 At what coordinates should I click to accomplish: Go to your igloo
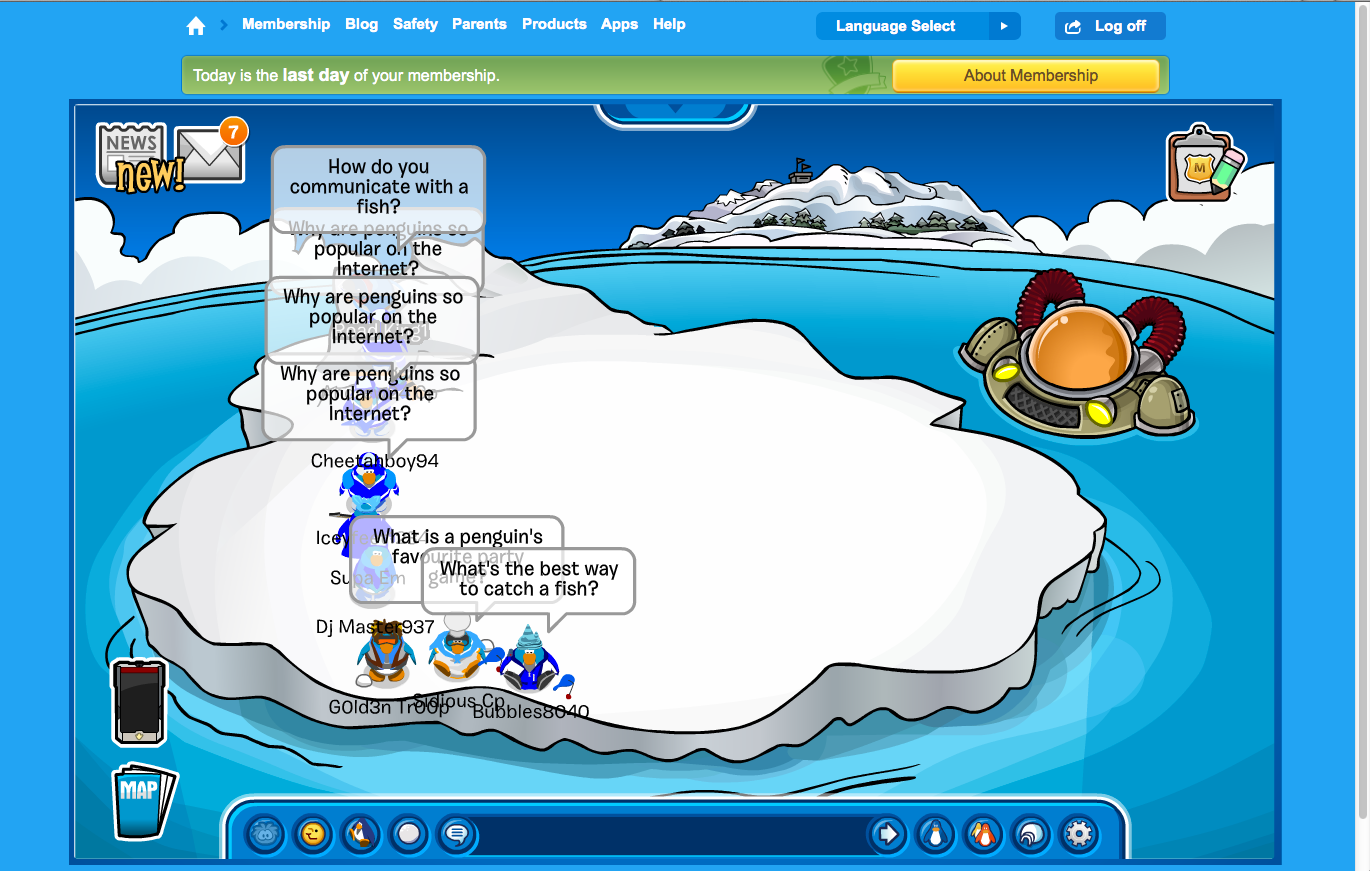(x=1031, y=834)
